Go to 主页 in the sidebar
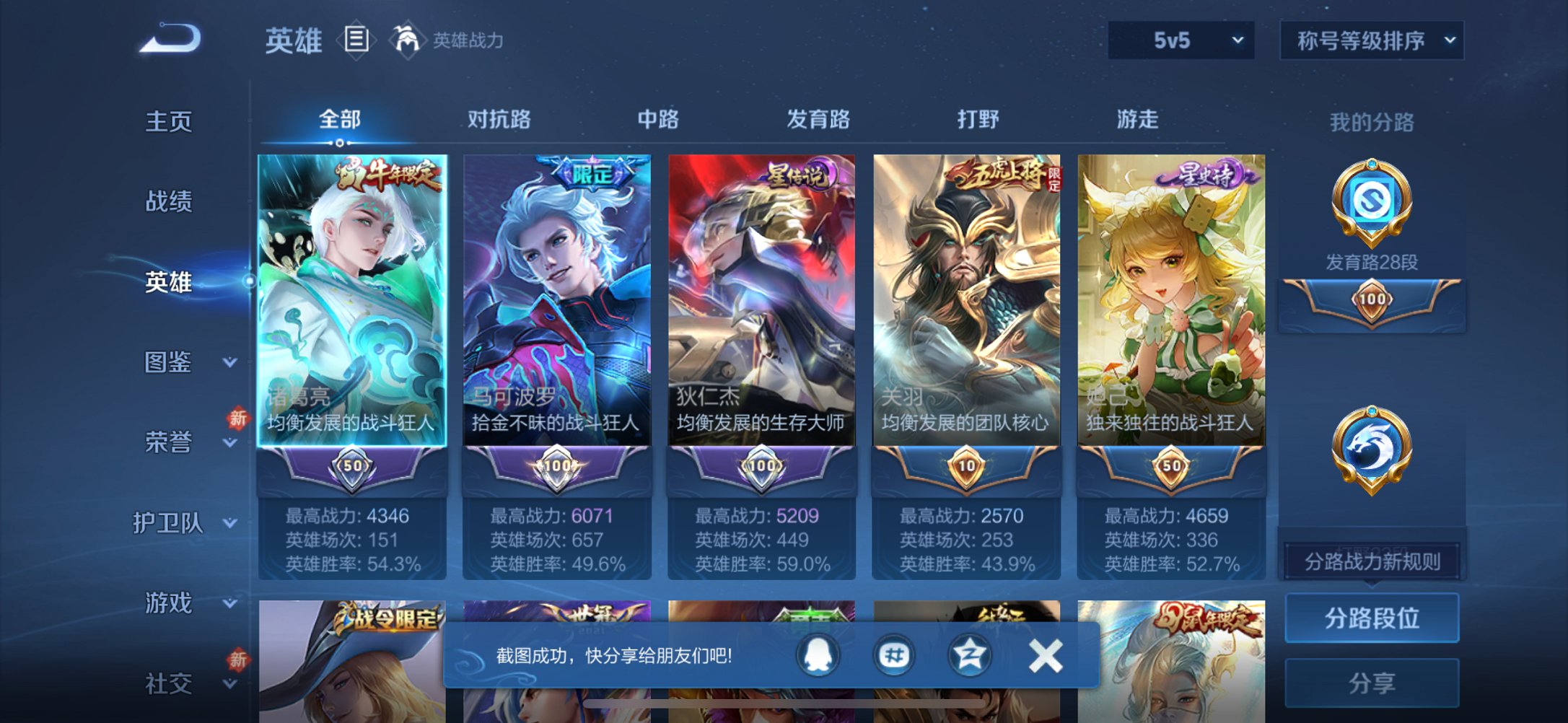This screenshot has height=723, width=1568. [170, 121]
